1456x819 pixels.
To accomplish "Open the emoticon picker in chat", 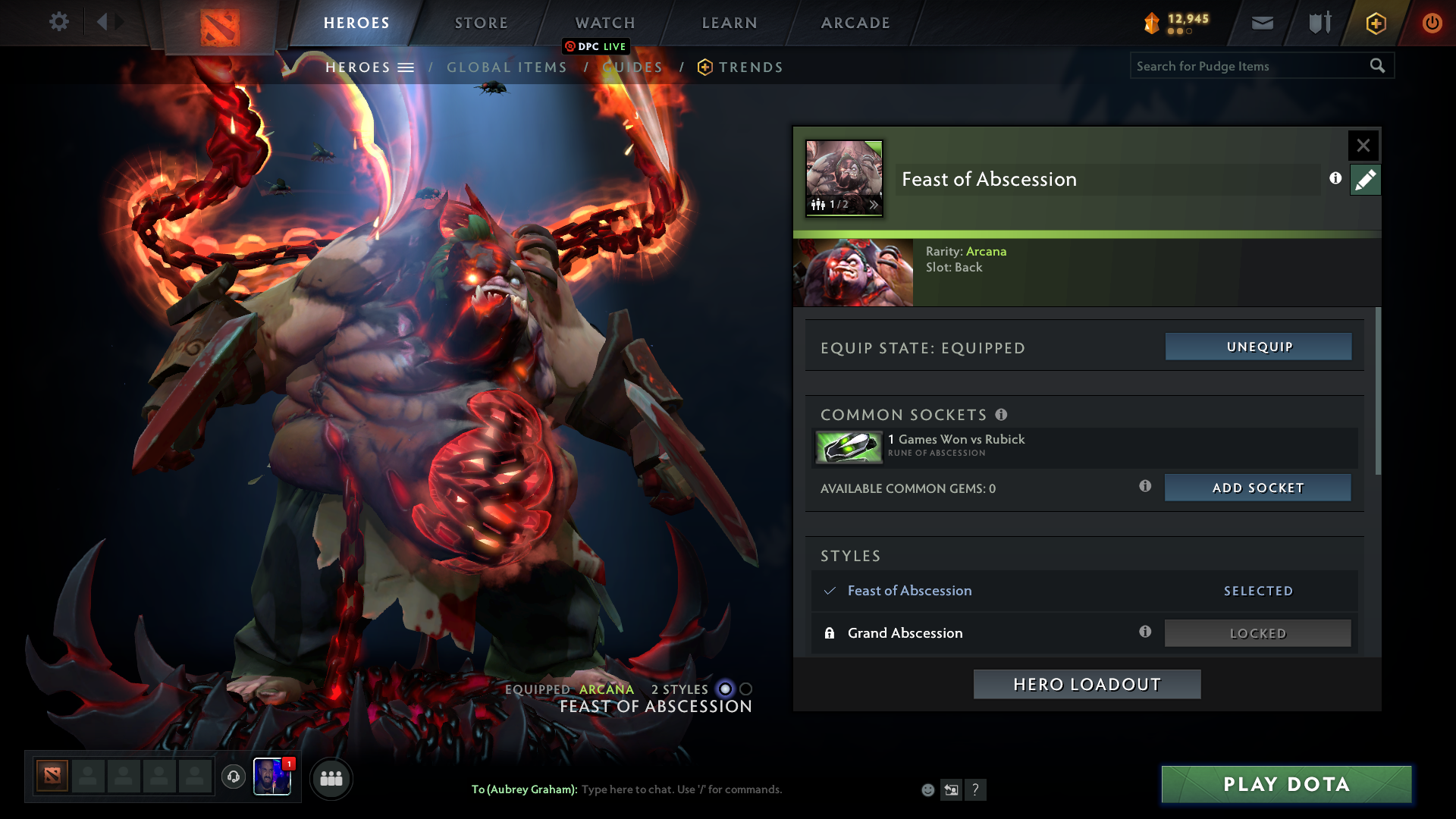I will click(x=927, y=789).
